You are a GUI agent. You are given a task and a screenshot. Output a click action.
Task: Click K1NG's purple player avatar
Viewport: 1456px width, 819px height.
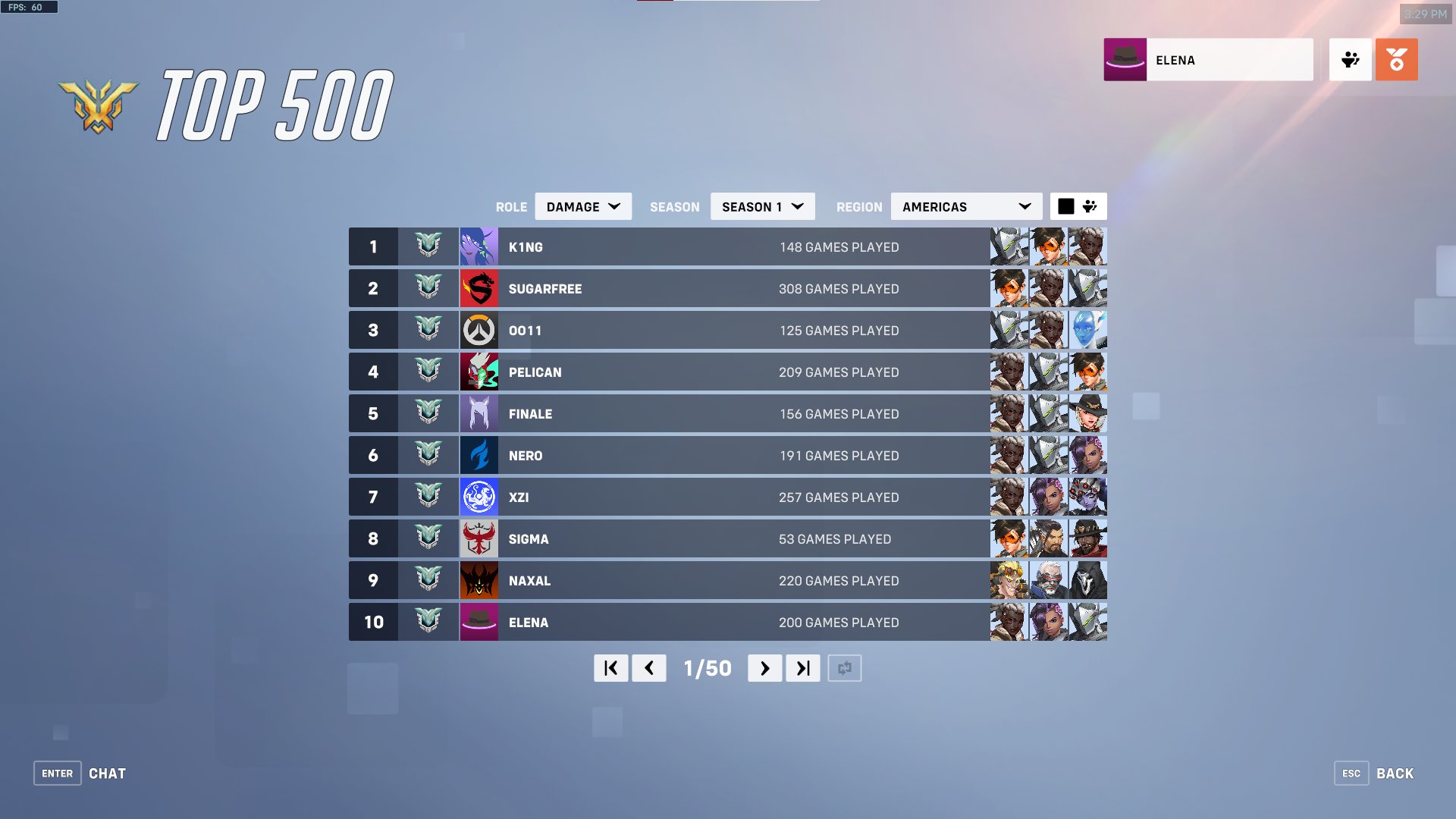(x=479, y=246)
